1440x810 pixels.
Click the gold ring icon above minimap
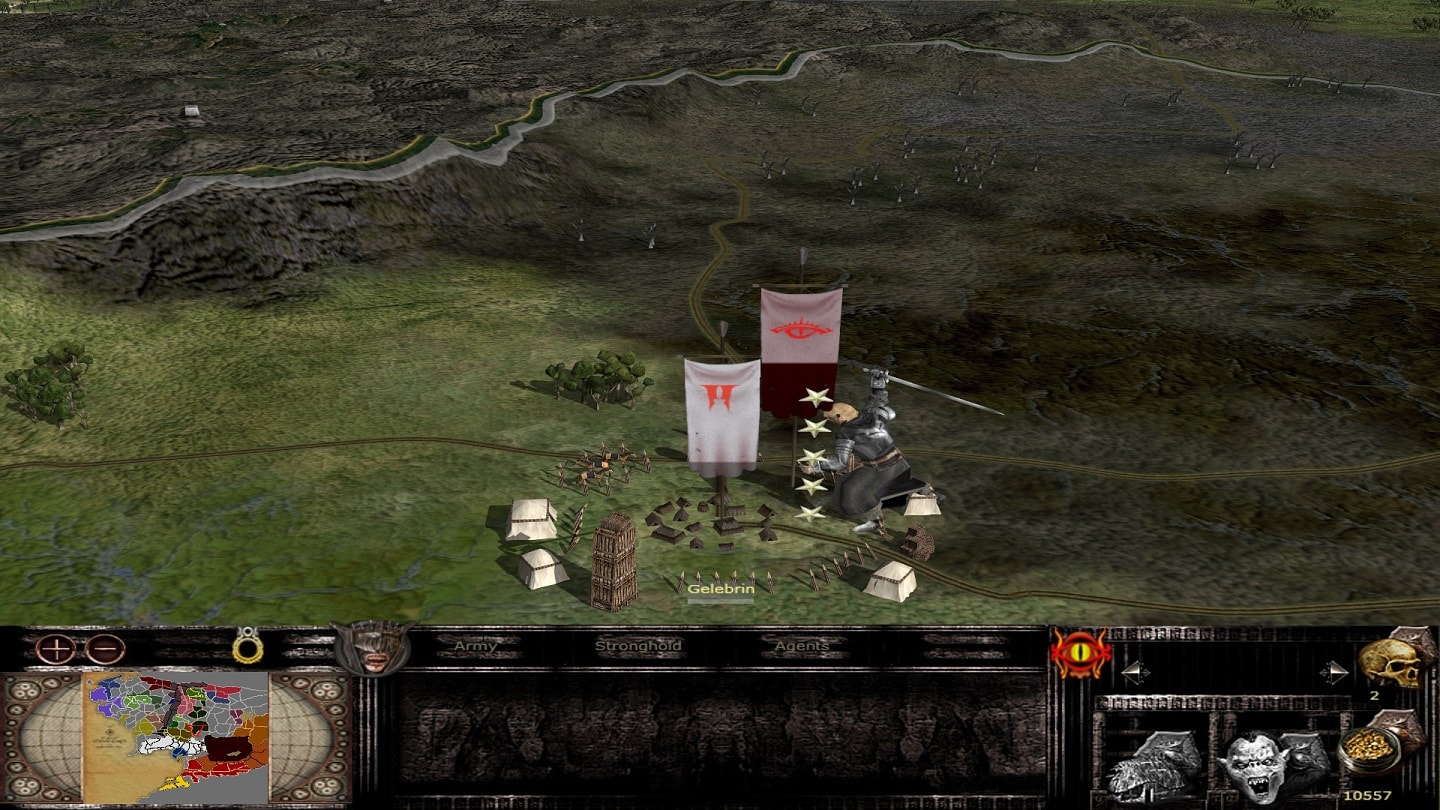(x=247, y=646)
